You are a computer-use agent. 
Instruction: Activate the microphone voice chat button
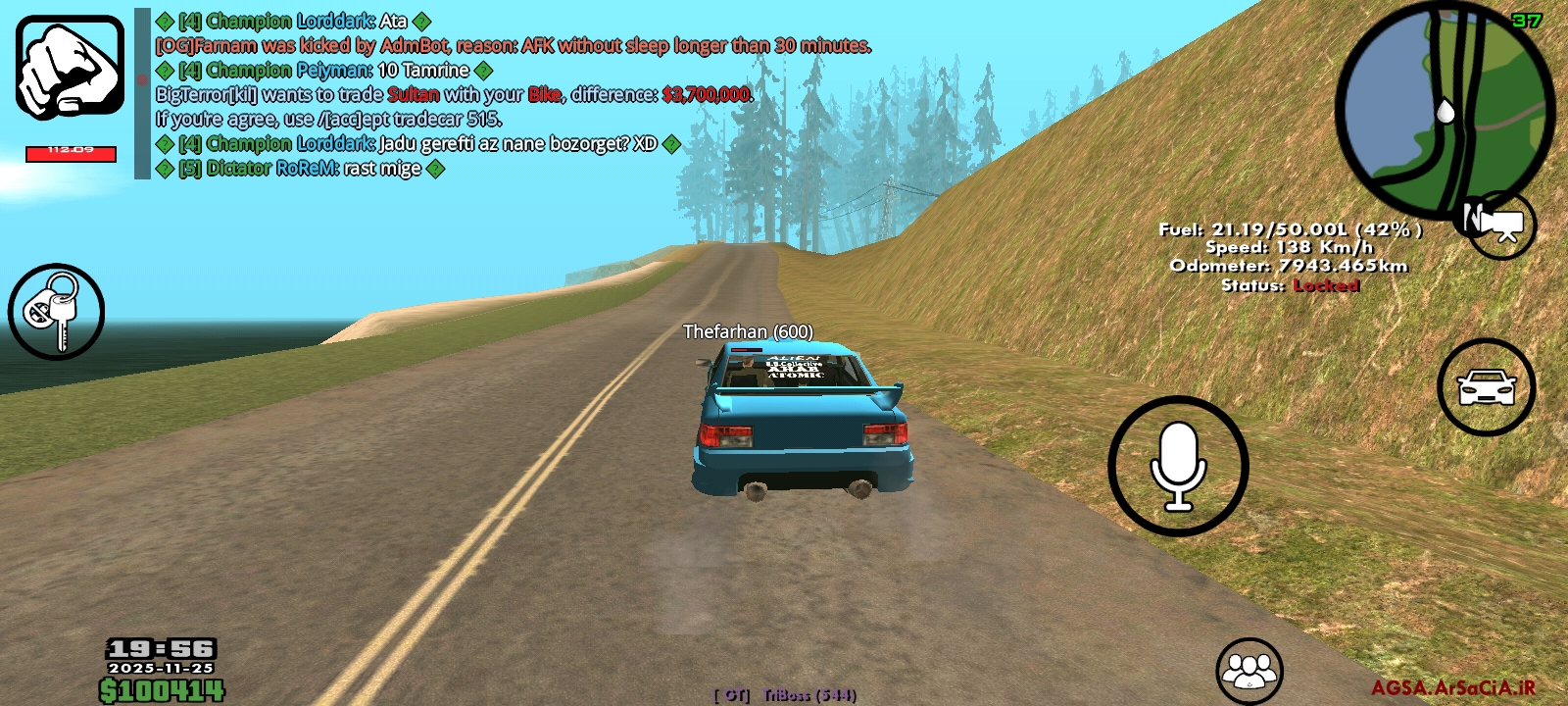(x=1178, y=466)
